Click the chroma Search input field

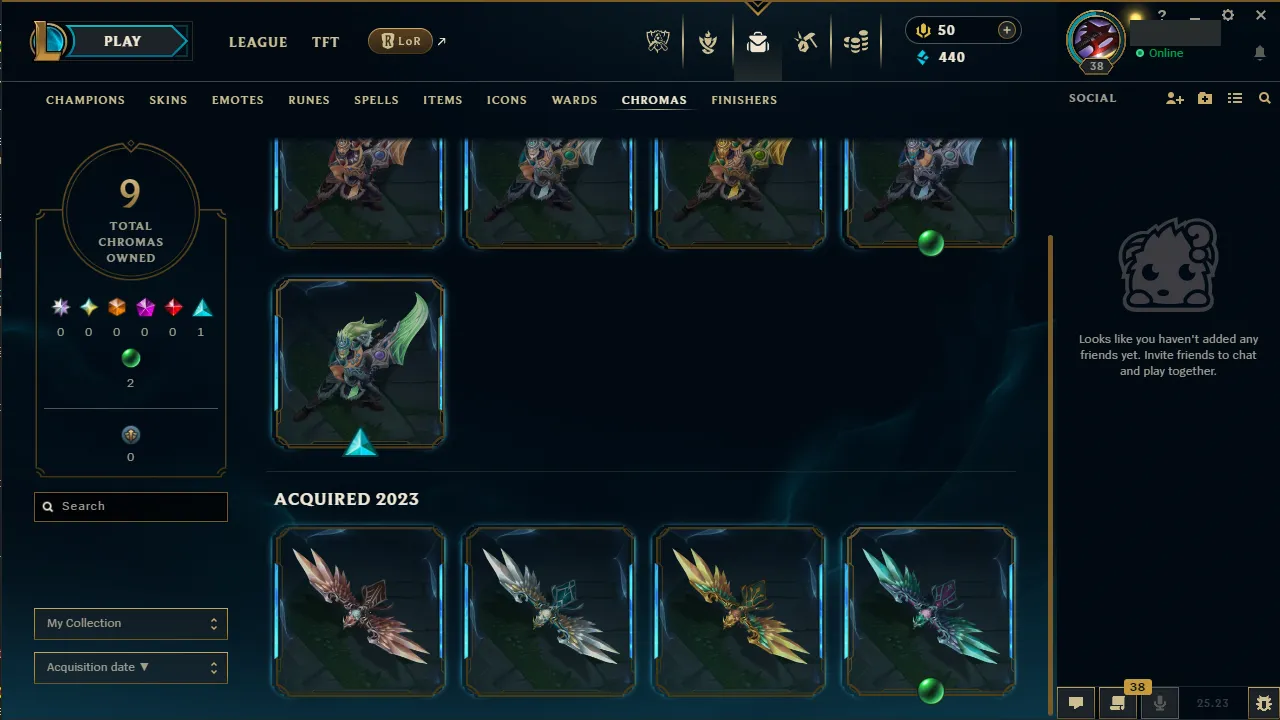point(130,506)
